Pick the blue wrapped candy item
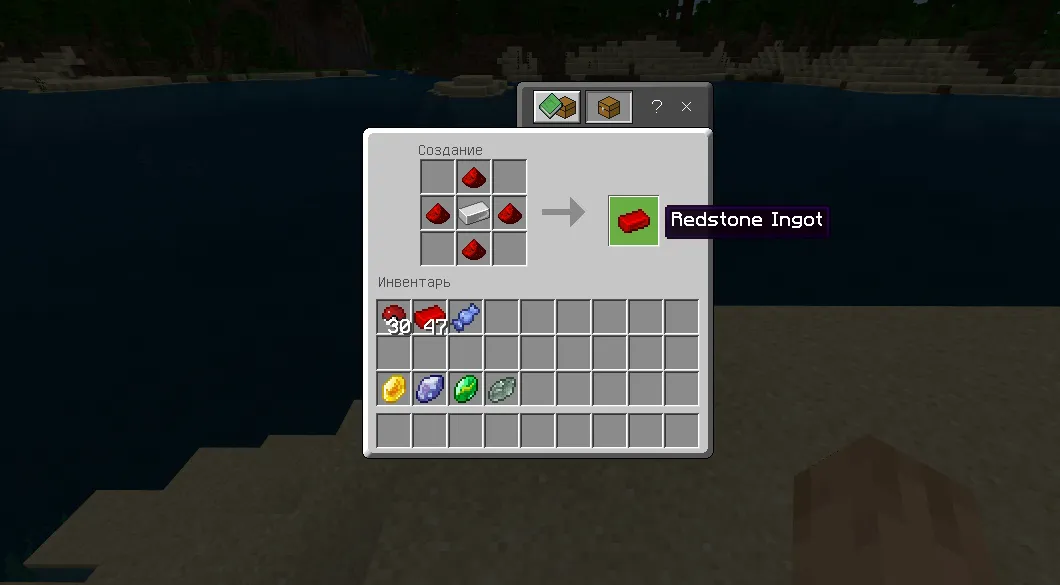Screen dimensions: 1060x585 click(x=466, y=317)
